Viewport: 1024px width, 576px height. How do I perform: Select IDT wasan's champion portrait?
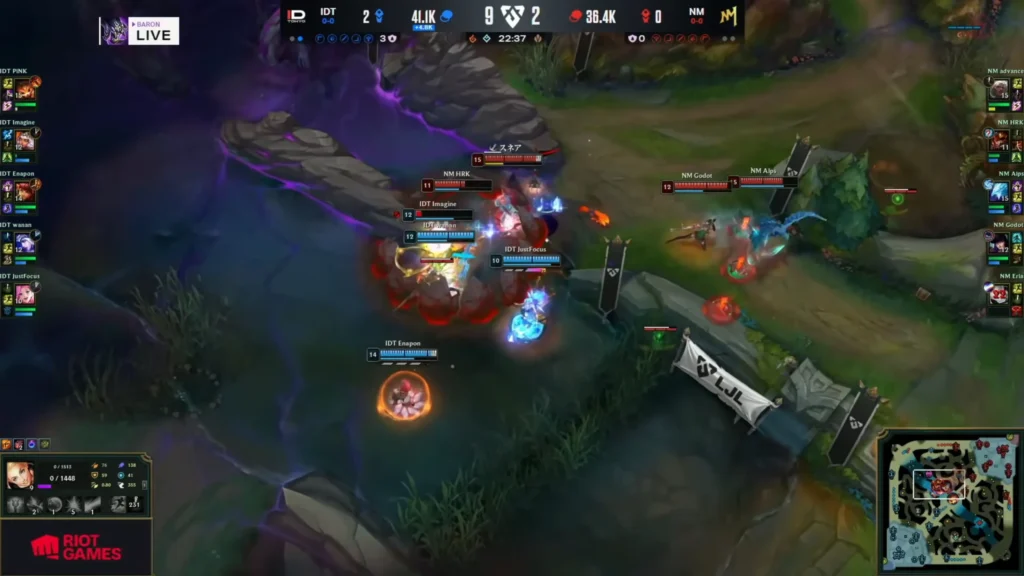tap(24, 243)
